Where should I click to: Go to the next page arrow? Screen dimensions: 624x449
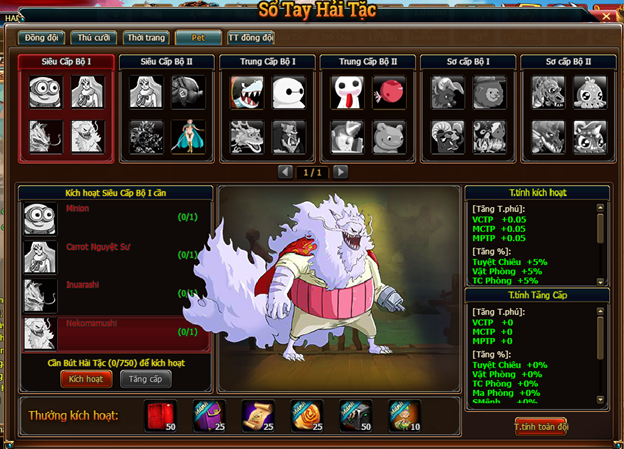click(341, 172)
